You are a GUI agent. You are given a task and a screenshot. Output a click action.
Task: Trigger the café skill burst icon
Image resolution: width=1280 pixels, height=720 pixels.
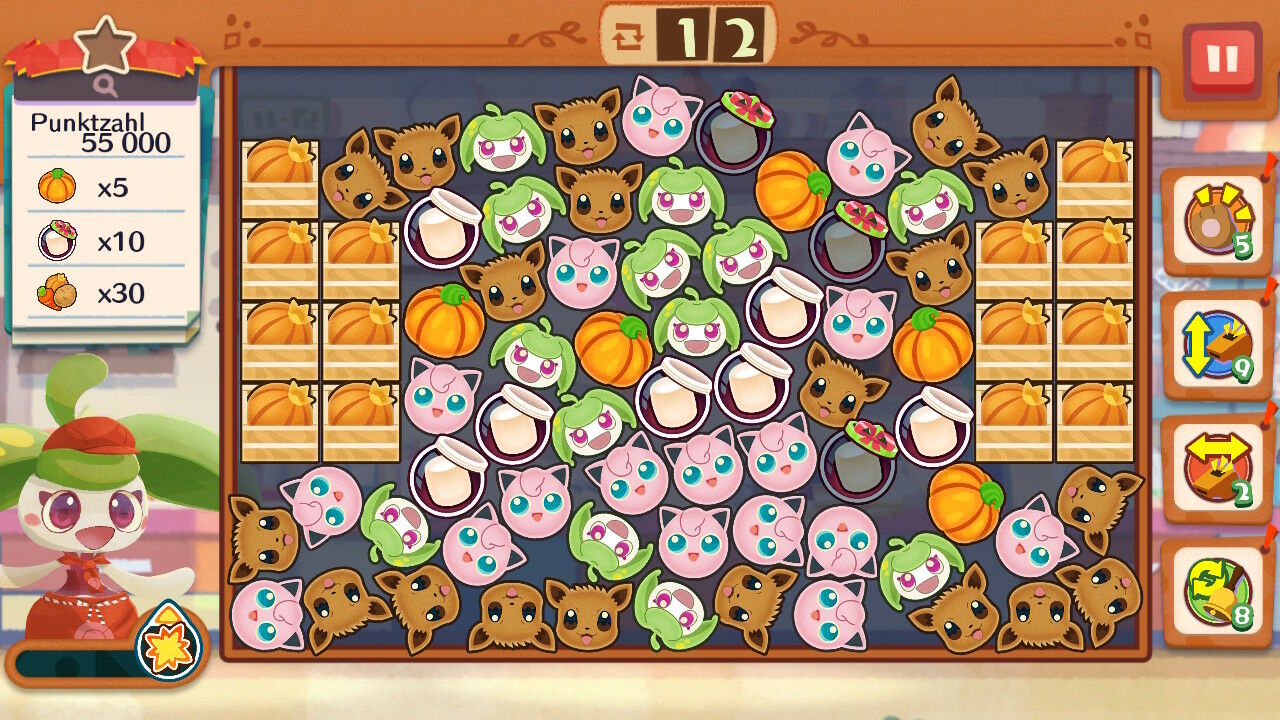(x=168, y=643)
